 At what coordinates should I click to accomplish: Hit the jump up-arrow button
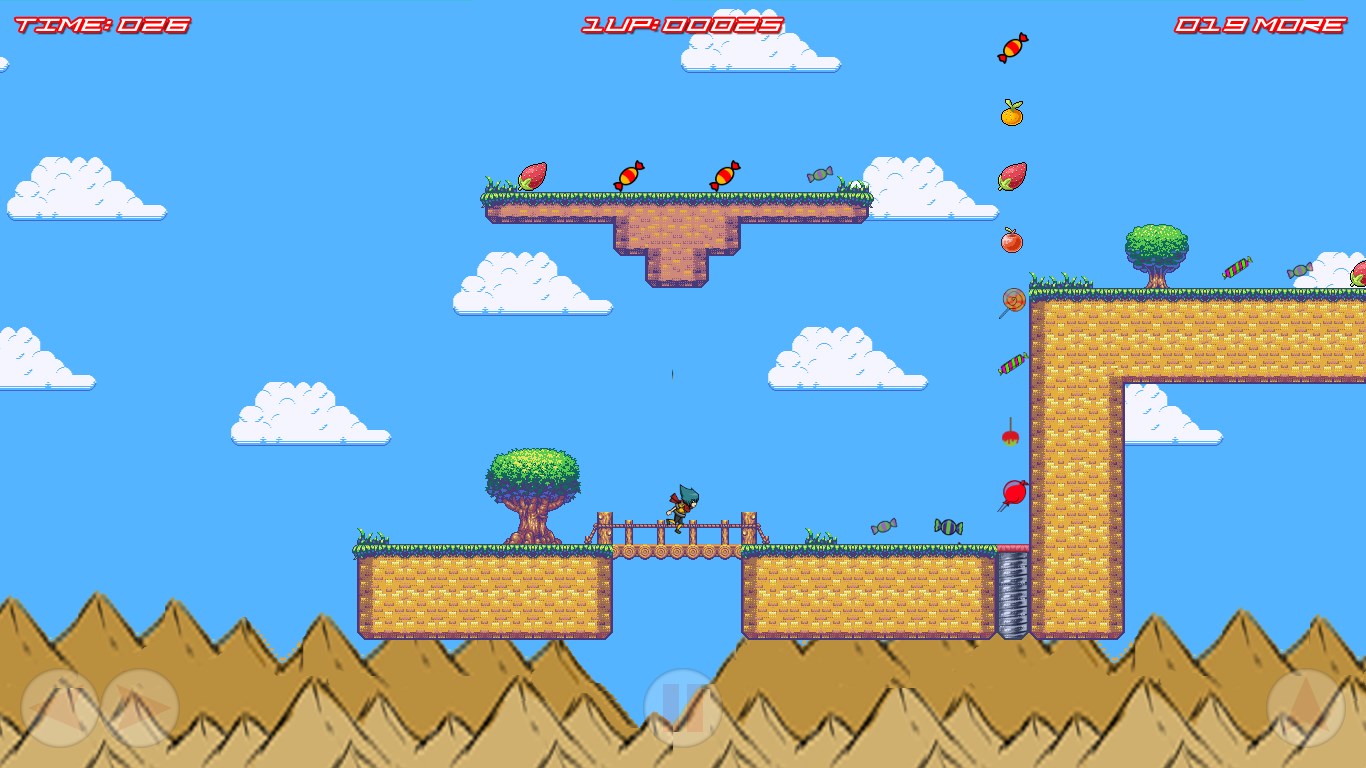point(1306,708)
